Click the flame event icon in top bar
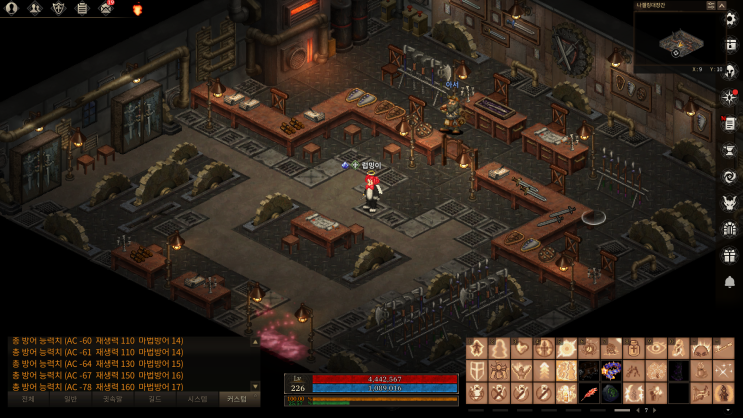This screenshot has height=418, width=743. 137,9
